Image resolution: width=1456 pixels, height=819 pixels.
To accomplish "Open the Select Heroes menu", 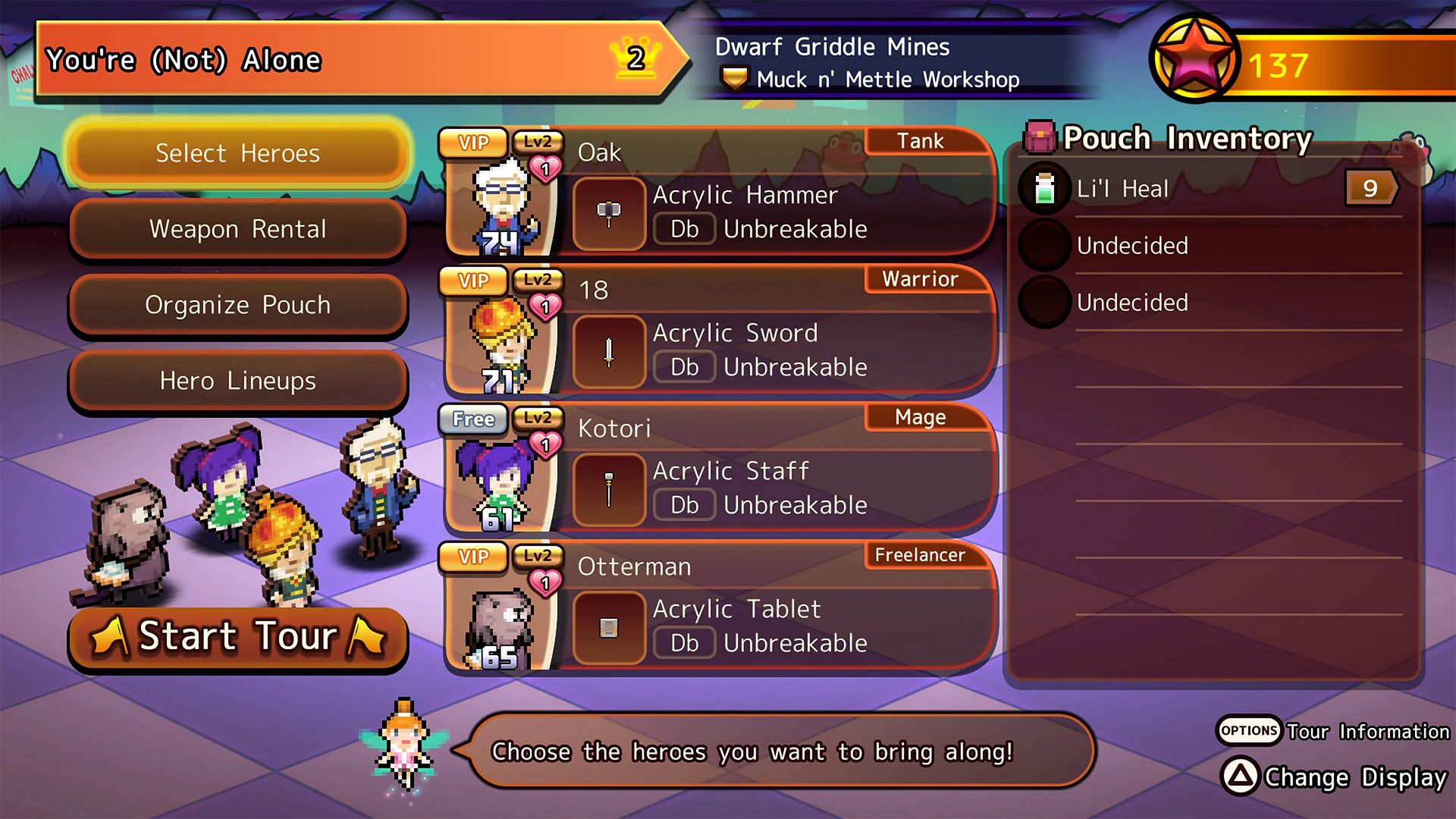I will [x=238, y=153].
